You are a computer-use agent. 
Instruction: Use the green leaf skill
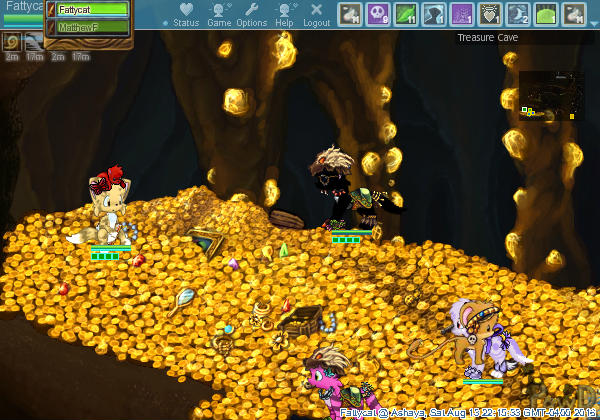[x=406, y=14]
